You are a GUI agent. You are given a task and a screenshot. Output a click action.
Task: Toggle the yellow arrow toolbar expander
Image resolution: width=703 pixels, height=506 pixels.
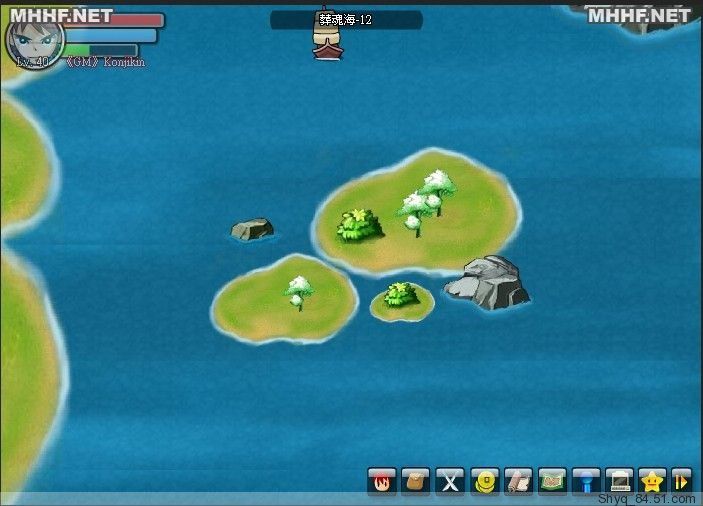tap(682, 481)
